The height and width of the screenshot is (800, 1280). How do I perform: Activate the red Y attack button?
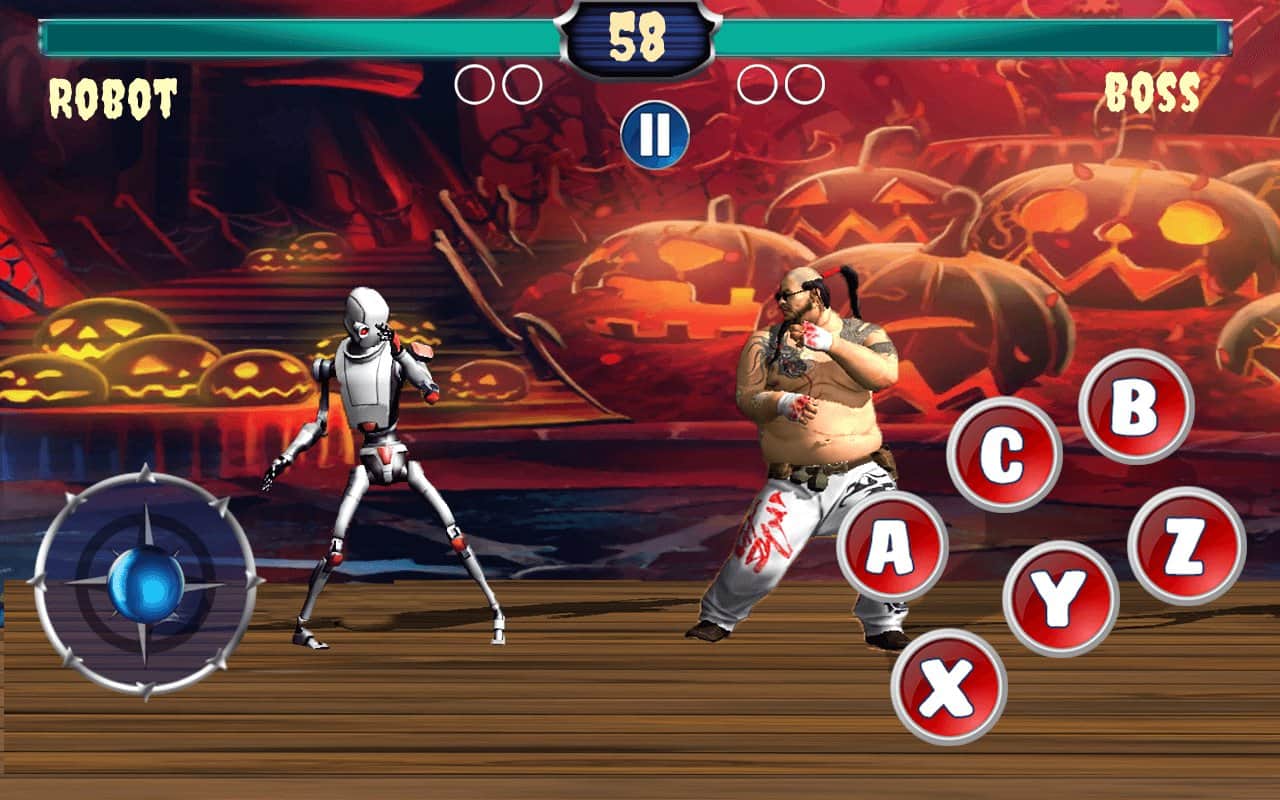point(1060,598)
